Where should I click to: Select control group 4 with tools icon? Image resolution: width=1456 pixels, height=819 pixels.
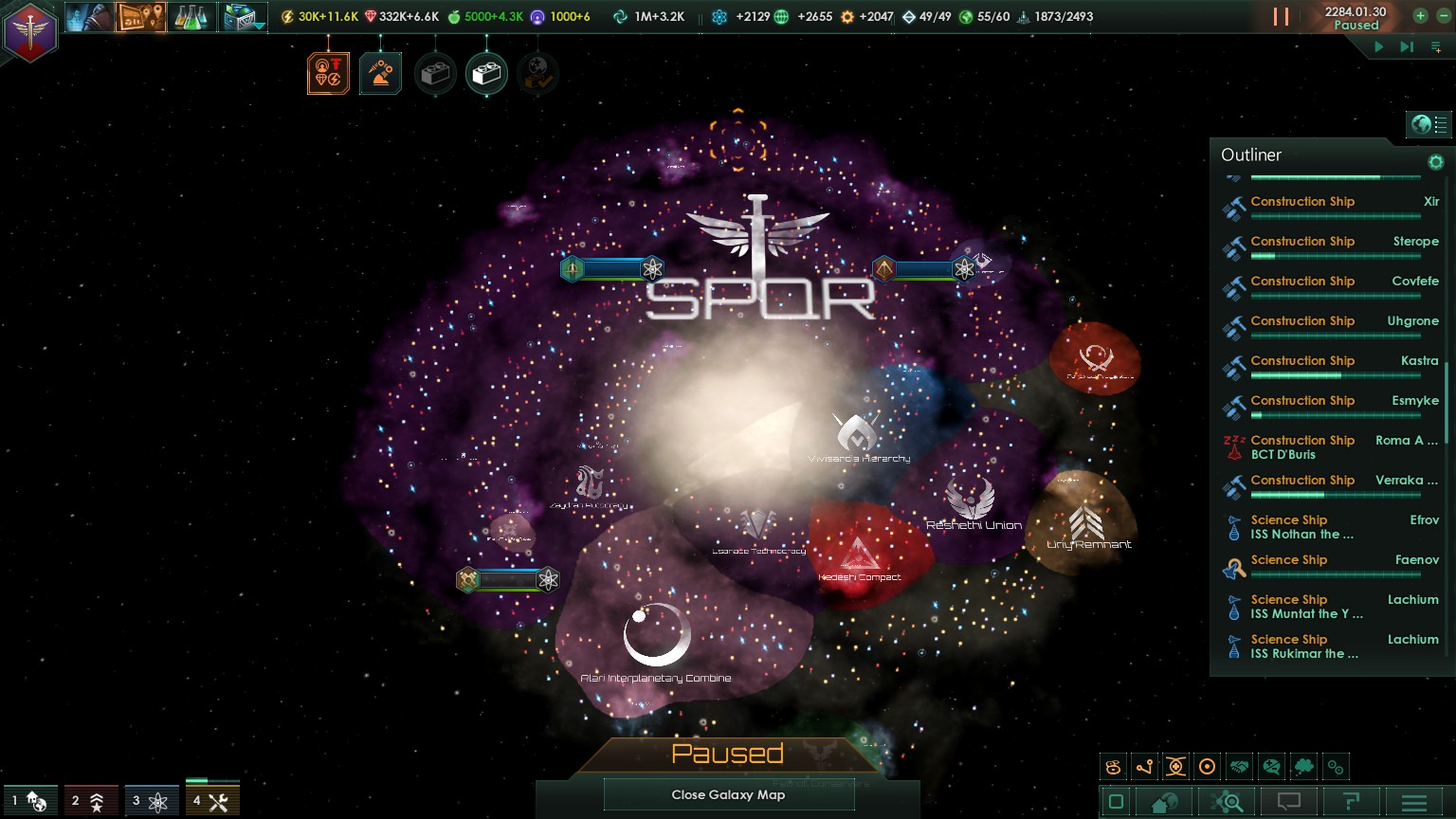tap(212, 802)
